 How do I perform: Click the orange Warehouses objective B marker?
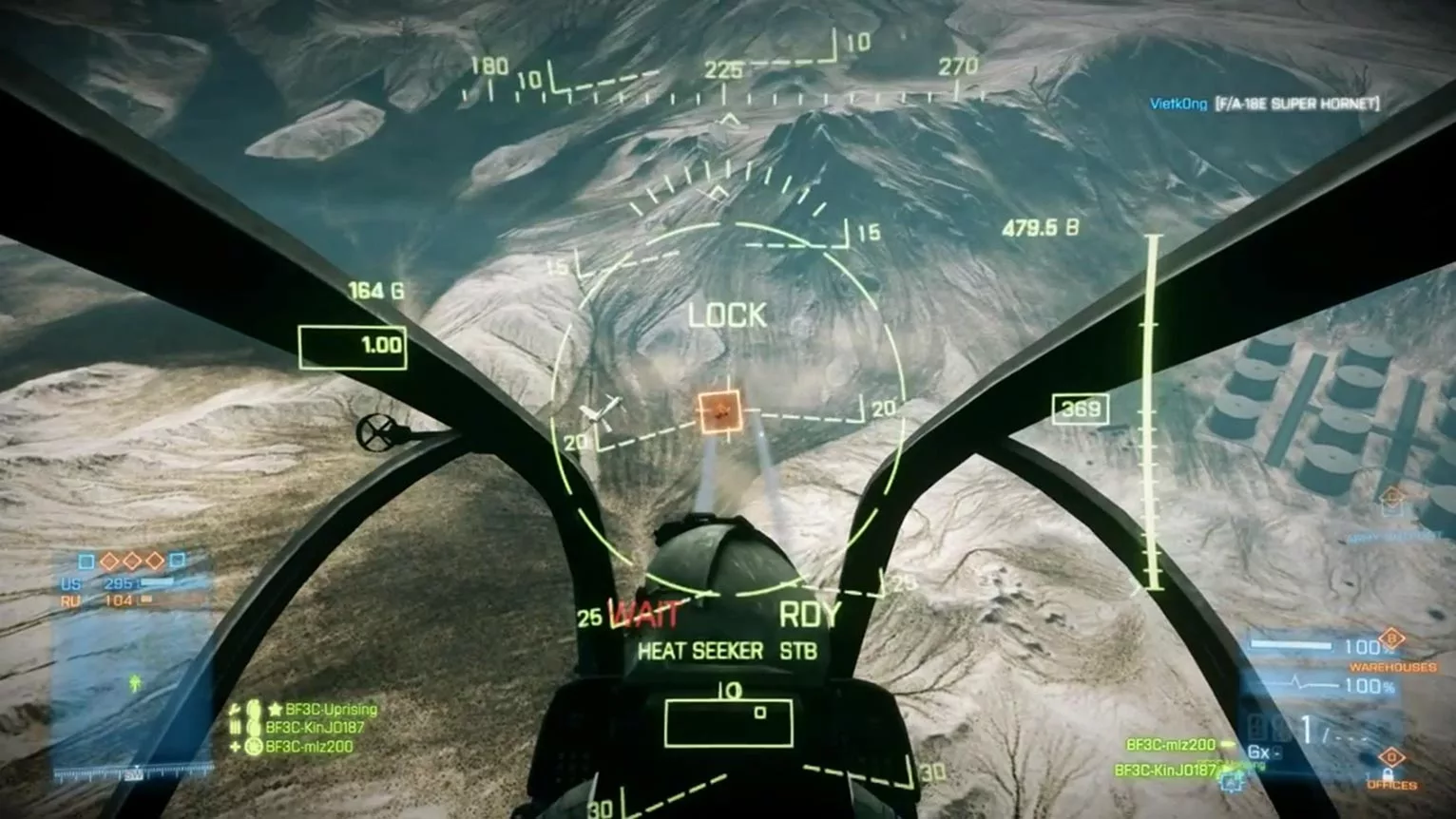[1391, 638]
